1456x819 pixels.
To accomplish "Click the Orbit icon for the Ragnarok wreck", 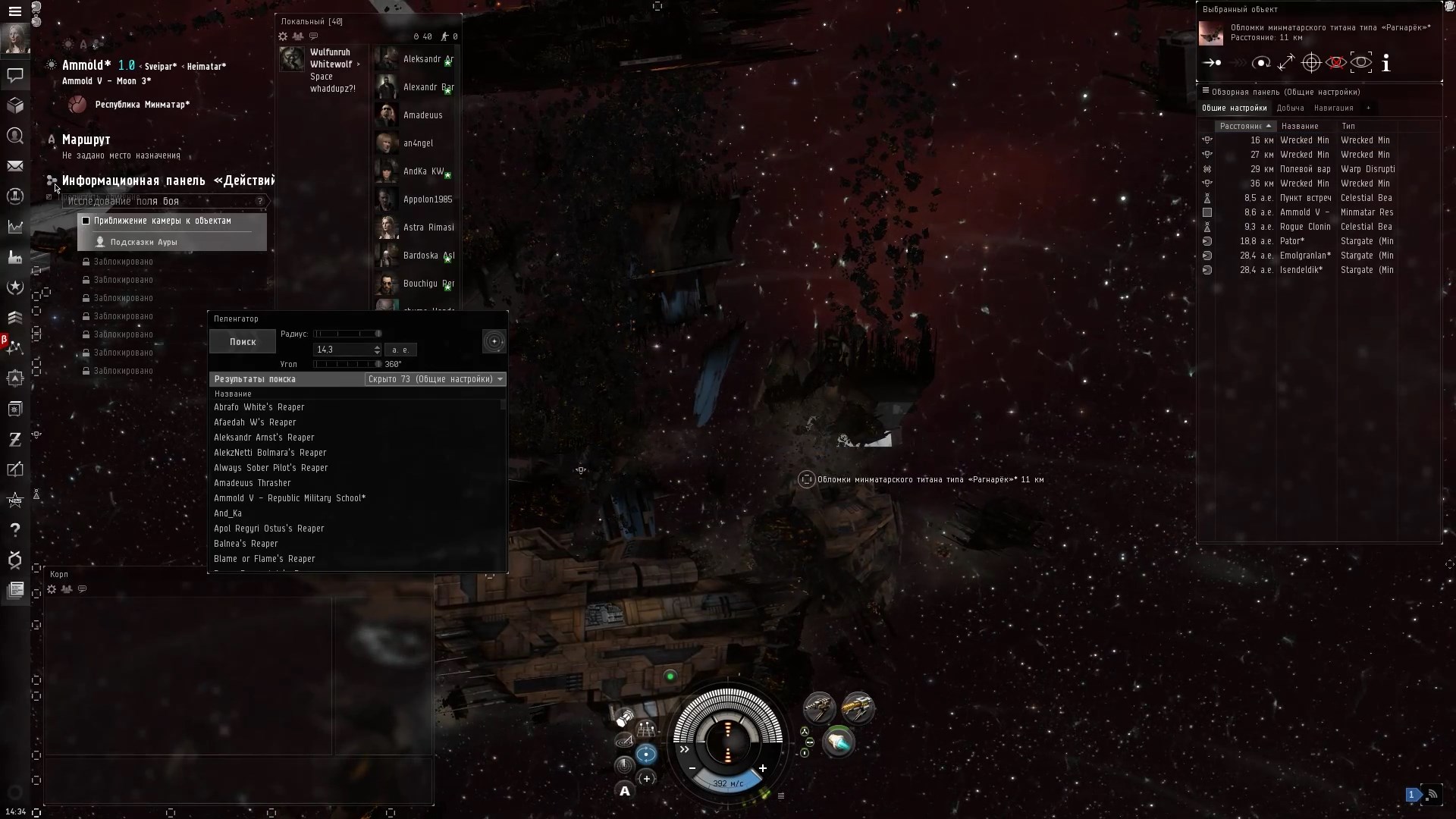I will click(x=1262, y=63).
